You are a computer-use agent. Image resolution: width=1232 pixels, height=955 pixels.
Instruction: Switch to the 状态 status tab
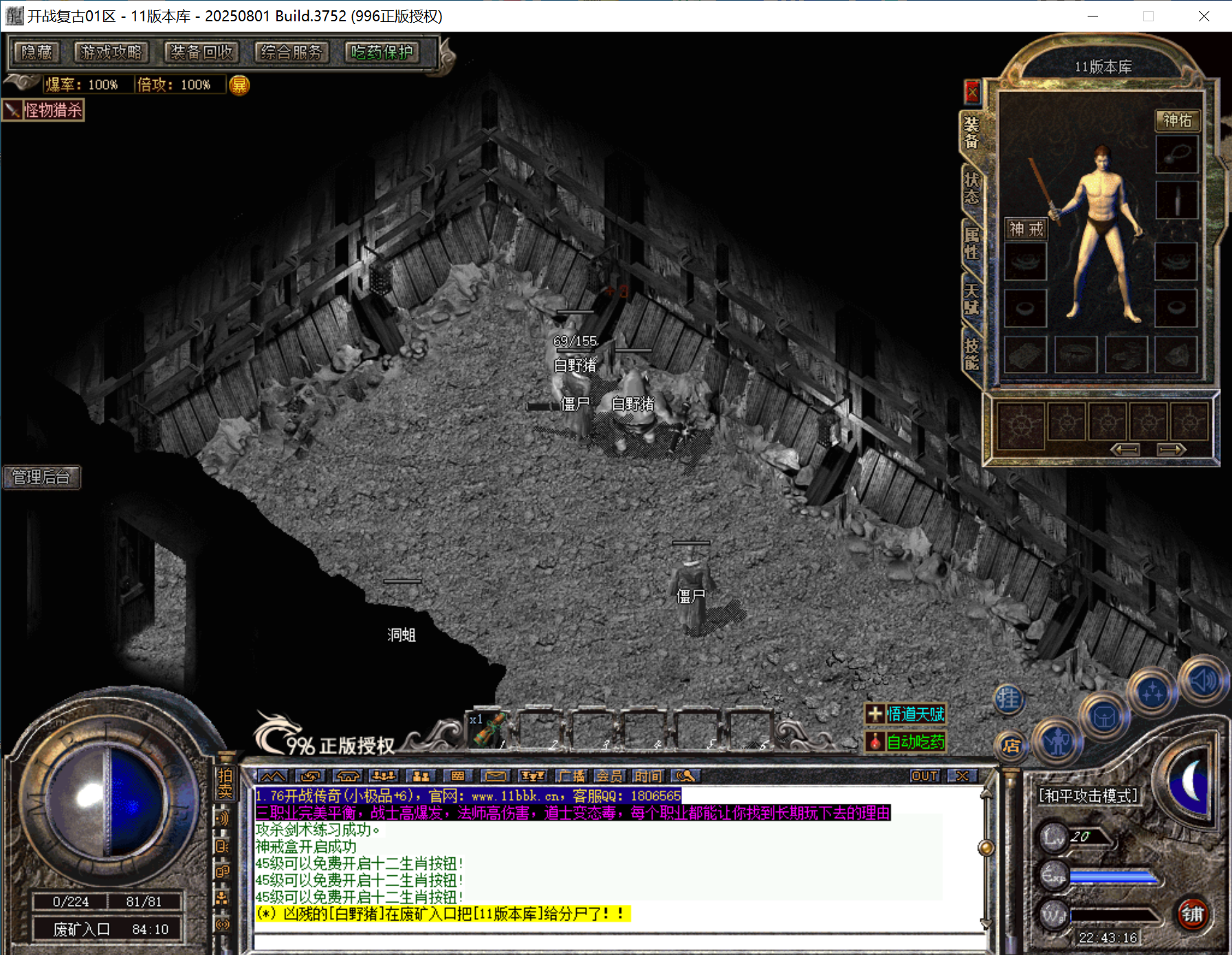[x=971, y=188]
